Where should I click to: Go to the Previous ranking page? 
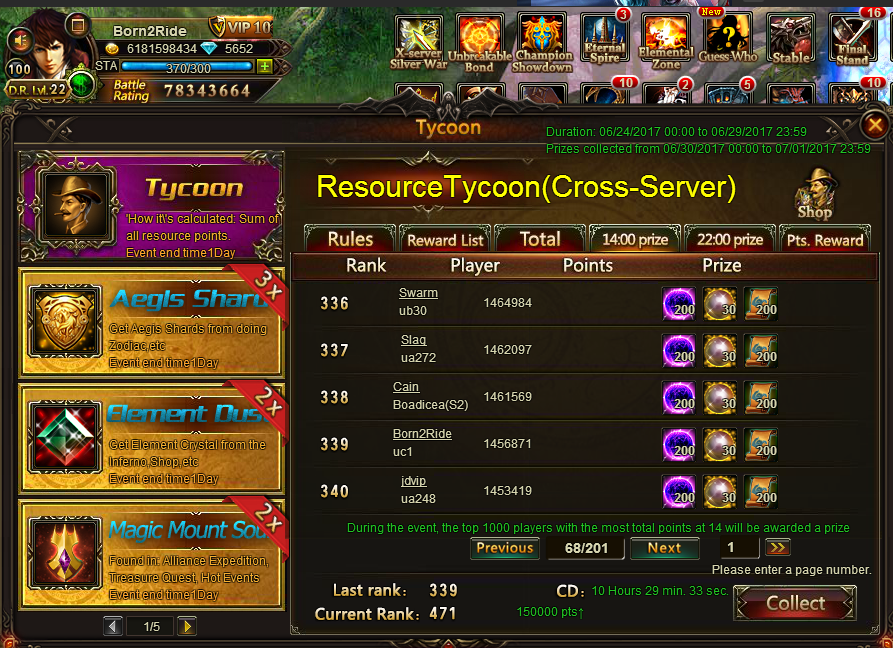(504, 548)
